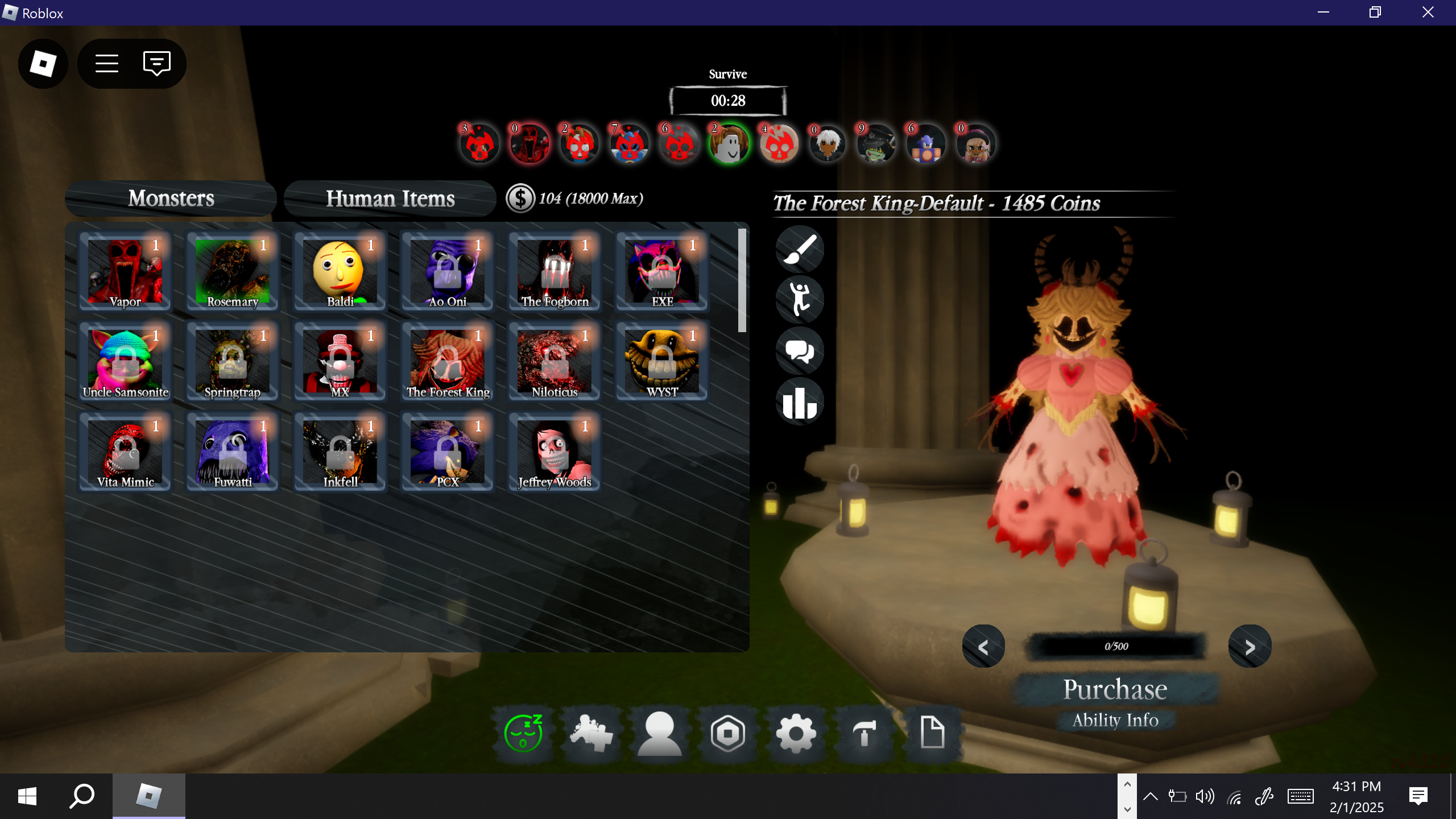Go to the previous skin arrow

click(983, 647)
